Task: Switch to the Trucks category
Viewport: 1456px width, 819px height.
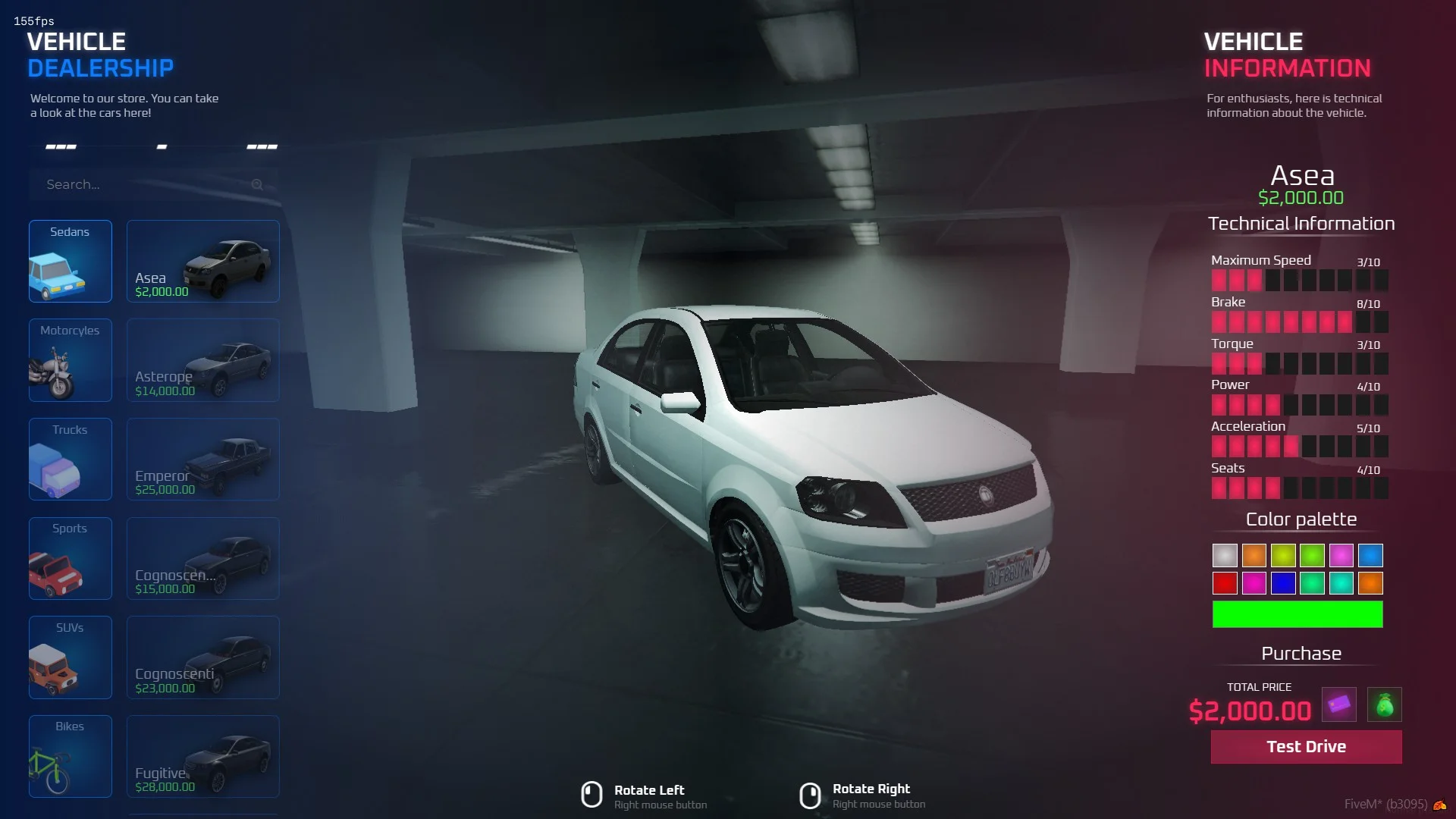Action: coord(71,459)
